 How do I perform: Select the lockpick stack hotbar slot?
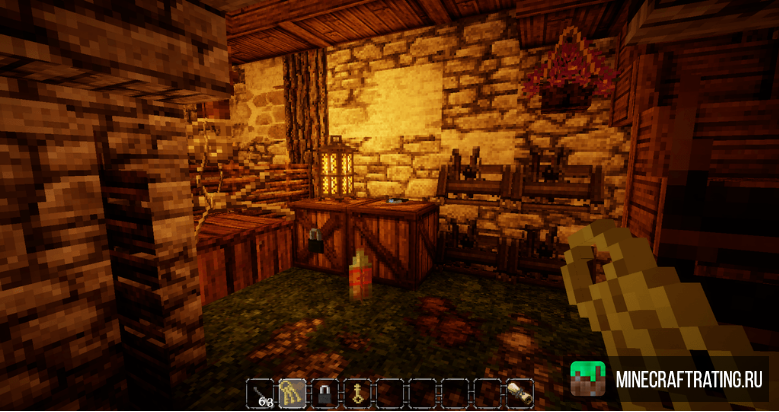point(262,393)
